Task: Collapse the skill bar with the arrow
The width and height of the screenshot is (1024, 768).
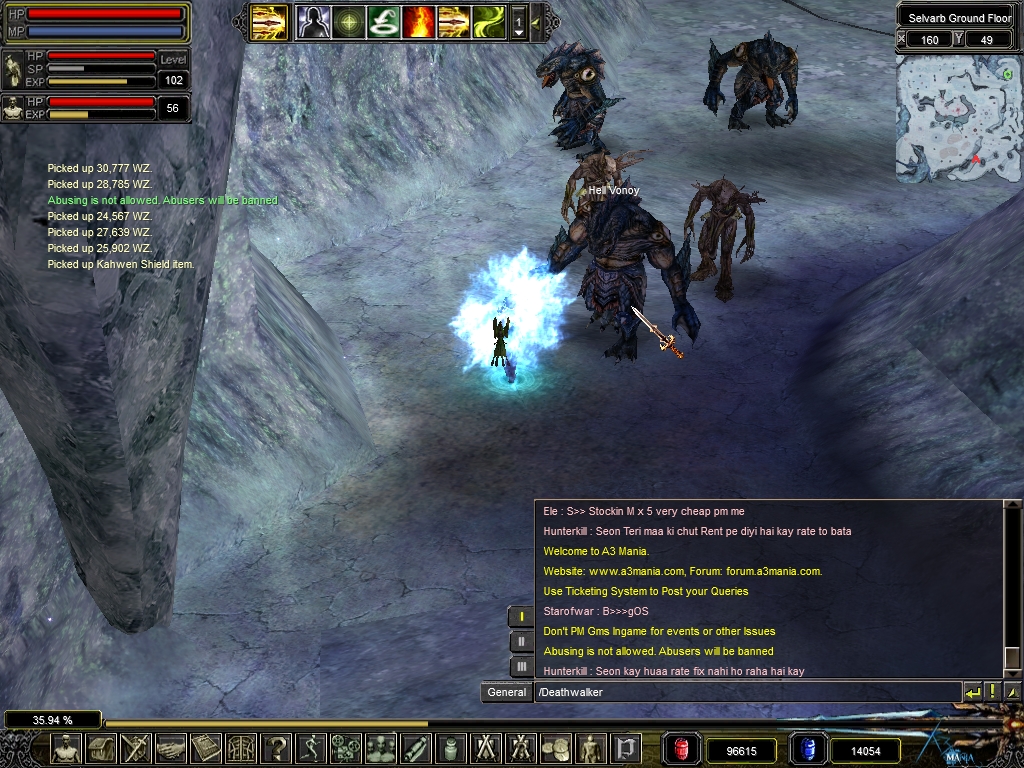Action: [536, 21]
